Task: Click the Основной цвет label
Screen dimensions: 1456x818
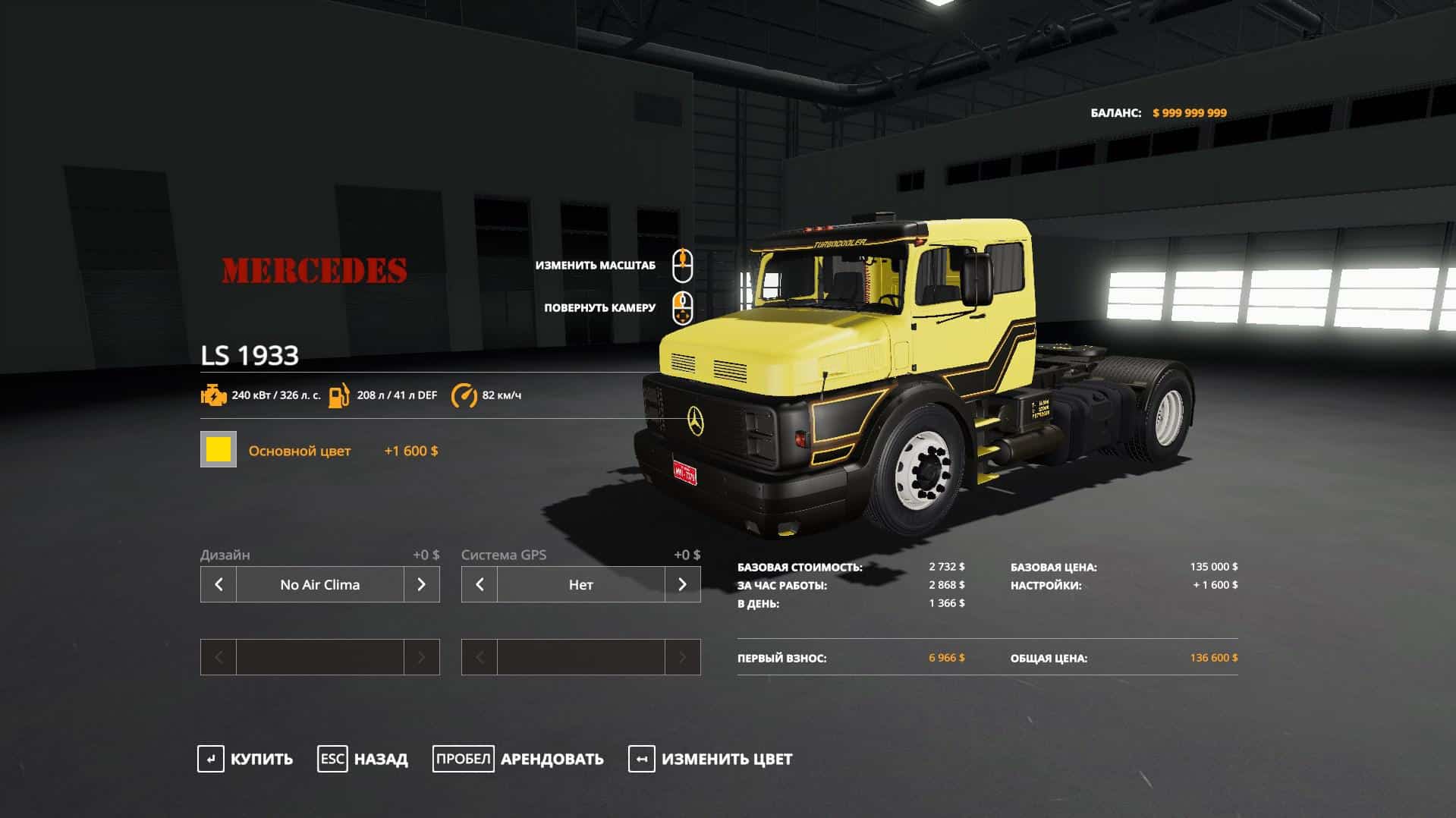Action: (x=300, y=451)
